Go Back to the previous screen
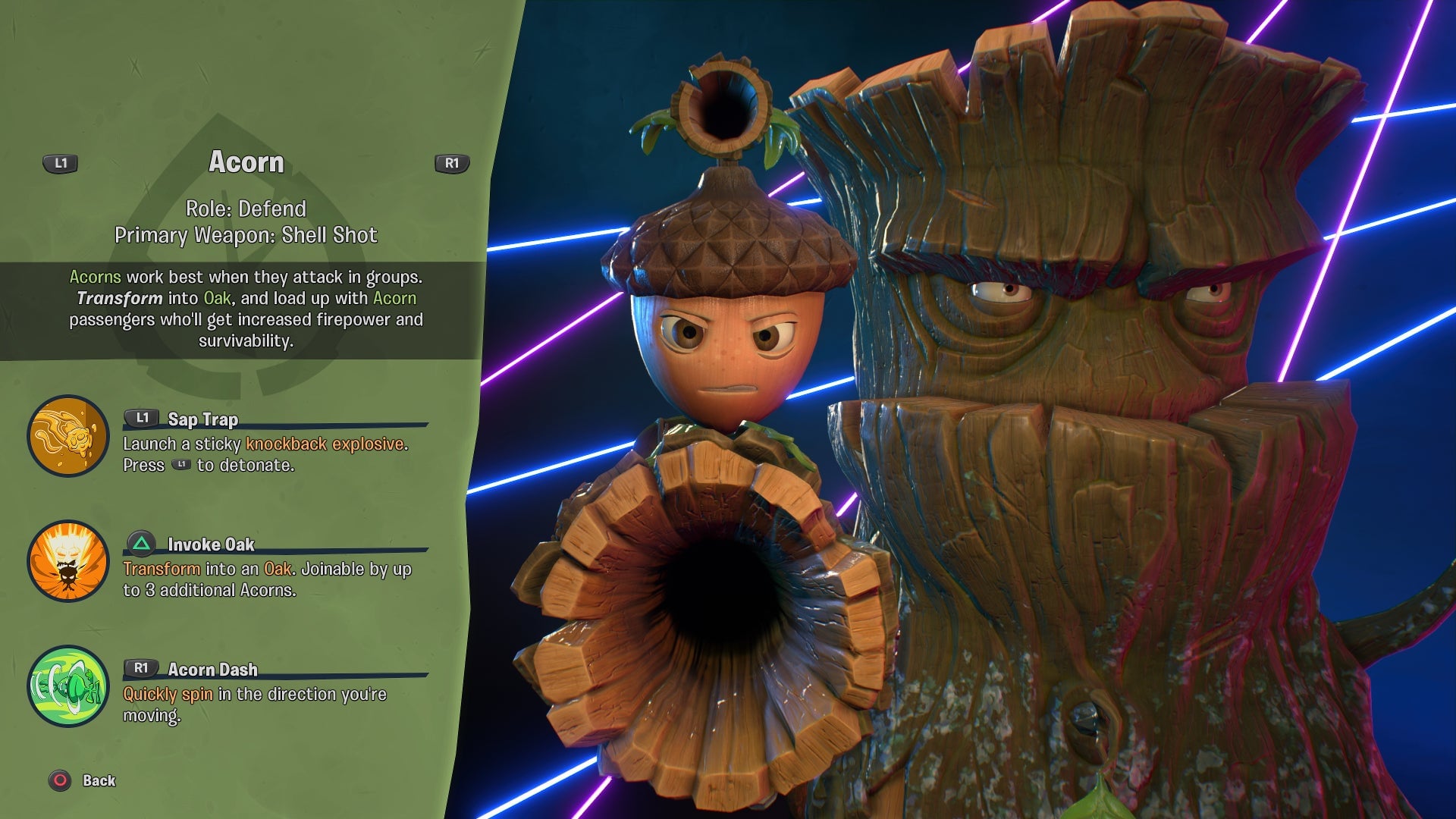This screenshot has height=819, width=1456. (x=83, y=780)
